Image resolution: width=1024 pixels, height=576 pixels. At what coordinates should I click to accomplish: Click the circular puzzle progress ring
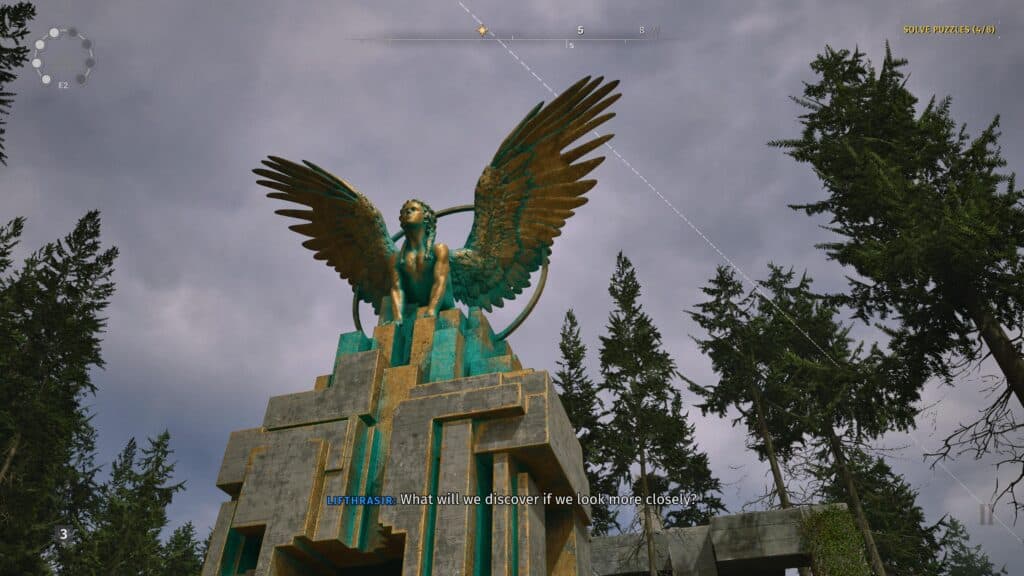pos(63,56)
